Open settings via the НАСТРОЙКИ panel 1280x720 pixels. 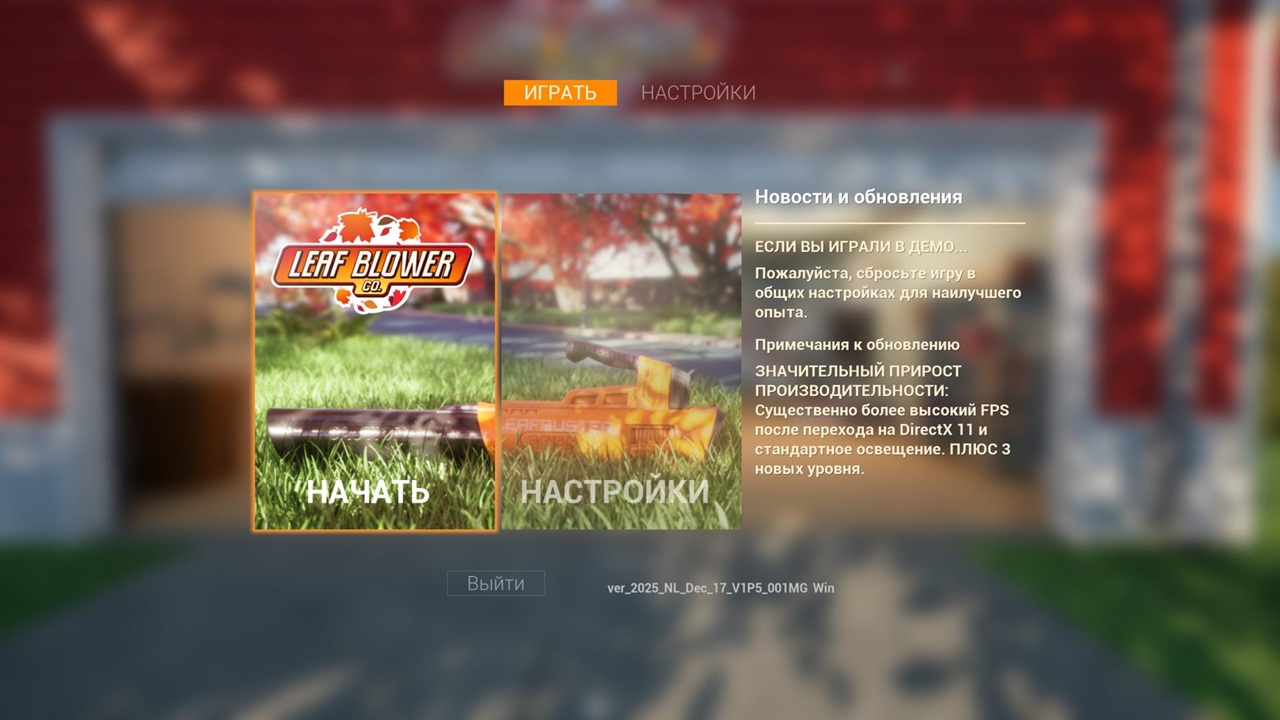620,360
